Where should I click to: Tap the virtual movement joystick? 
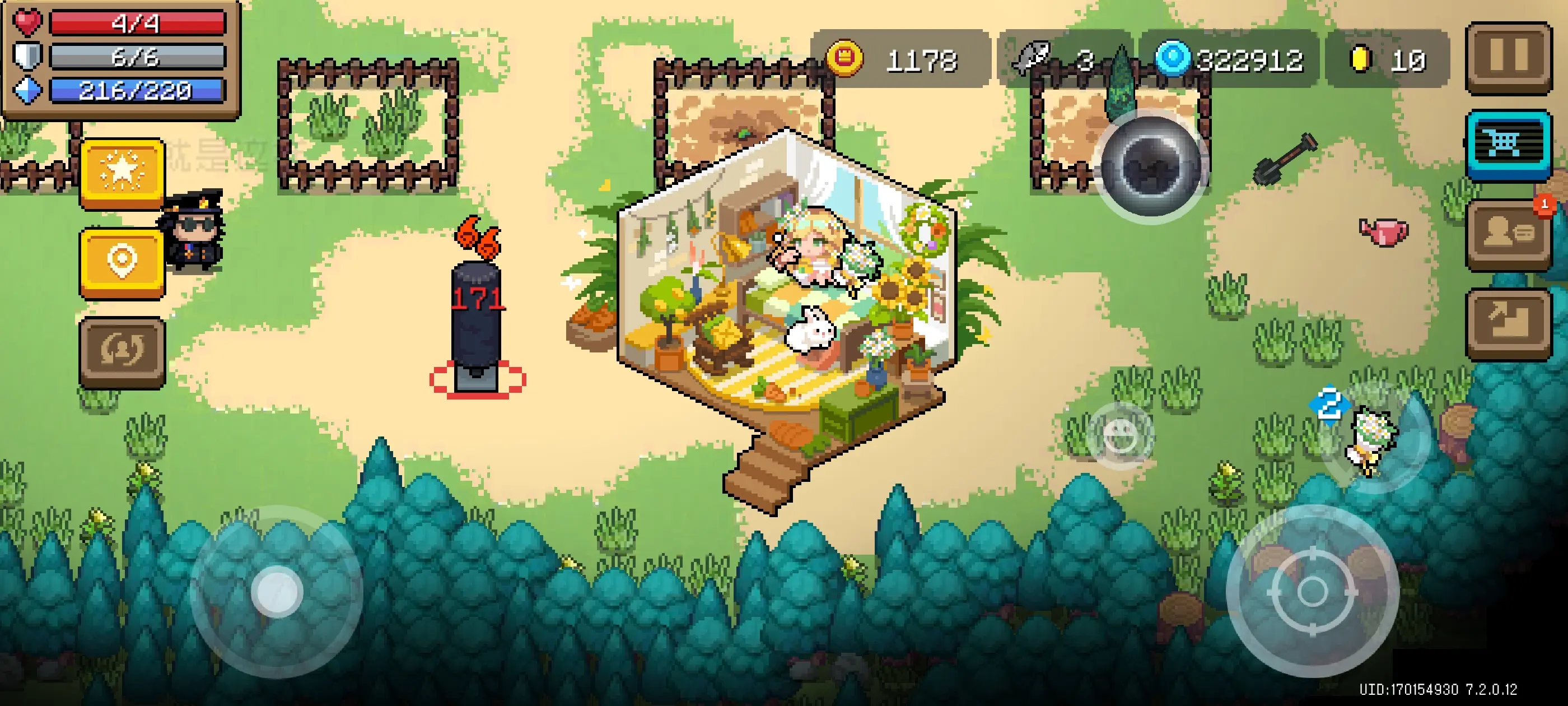(277, 592)
